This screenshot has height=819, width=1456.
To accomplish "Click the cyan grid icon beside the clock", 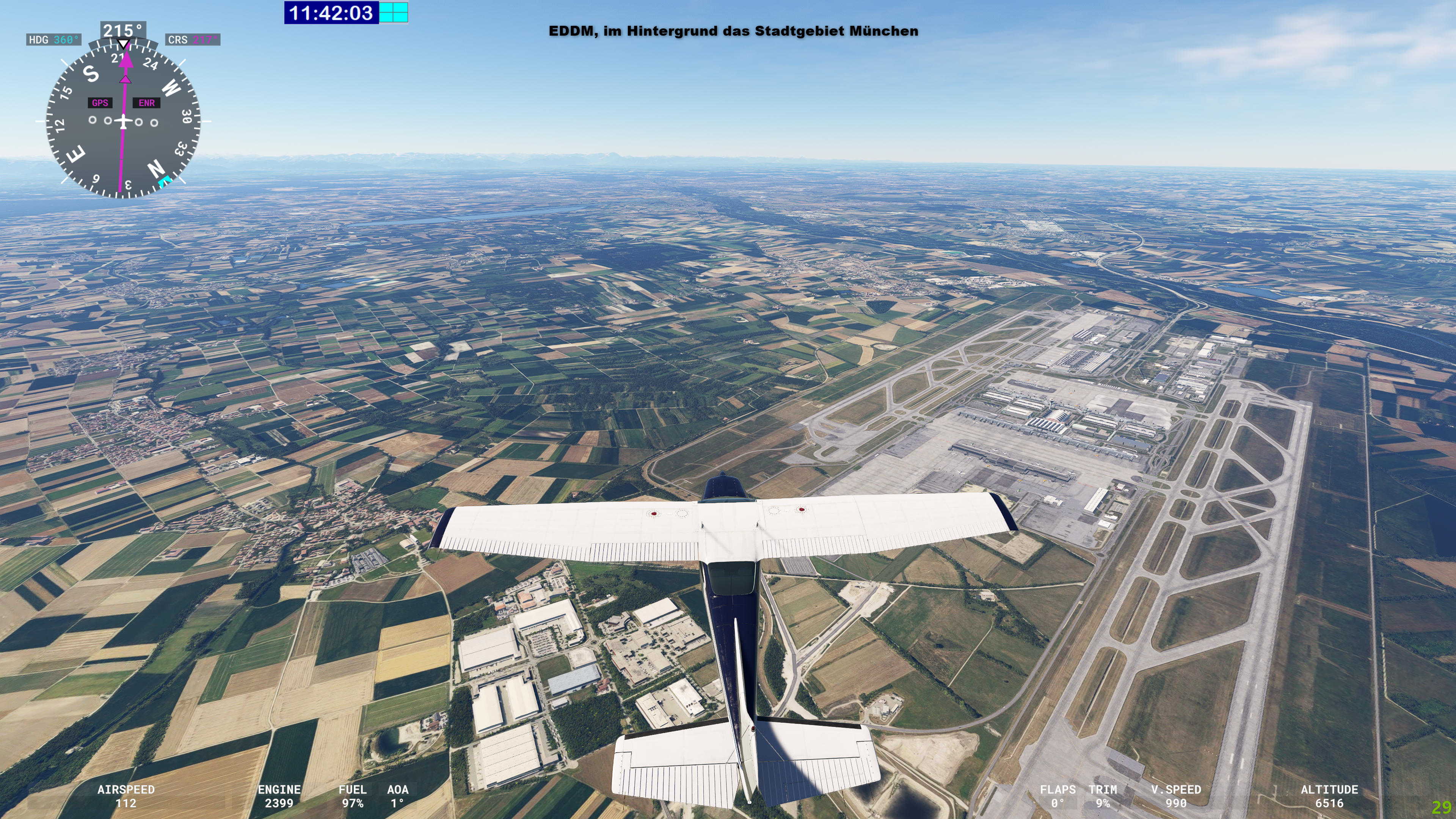I will [x=394, y=13].
